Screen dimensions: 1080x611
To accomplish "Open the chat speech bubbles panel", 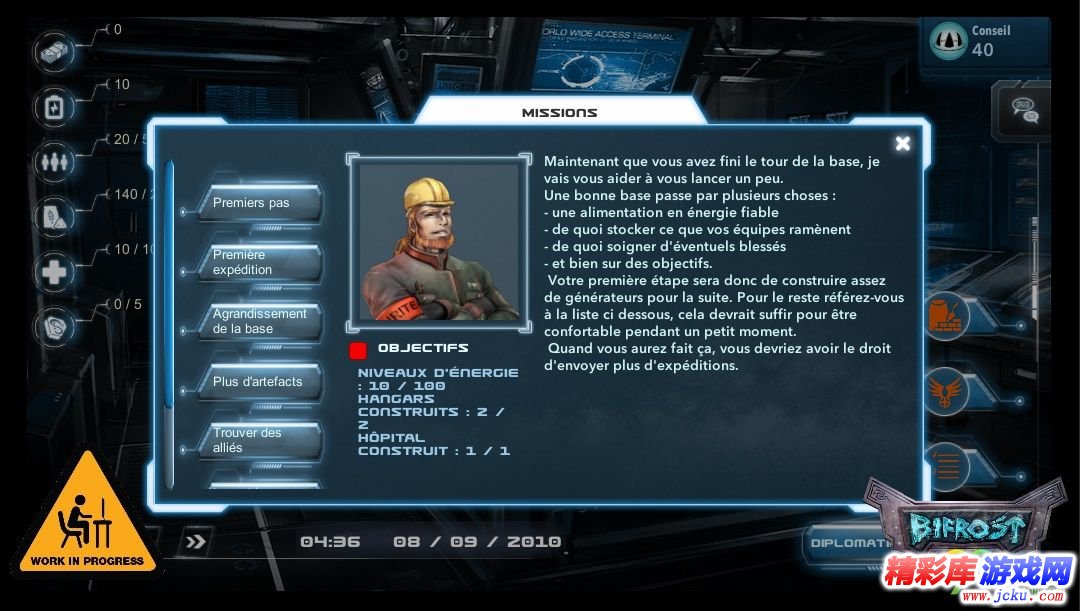I will pos(1024,108).
